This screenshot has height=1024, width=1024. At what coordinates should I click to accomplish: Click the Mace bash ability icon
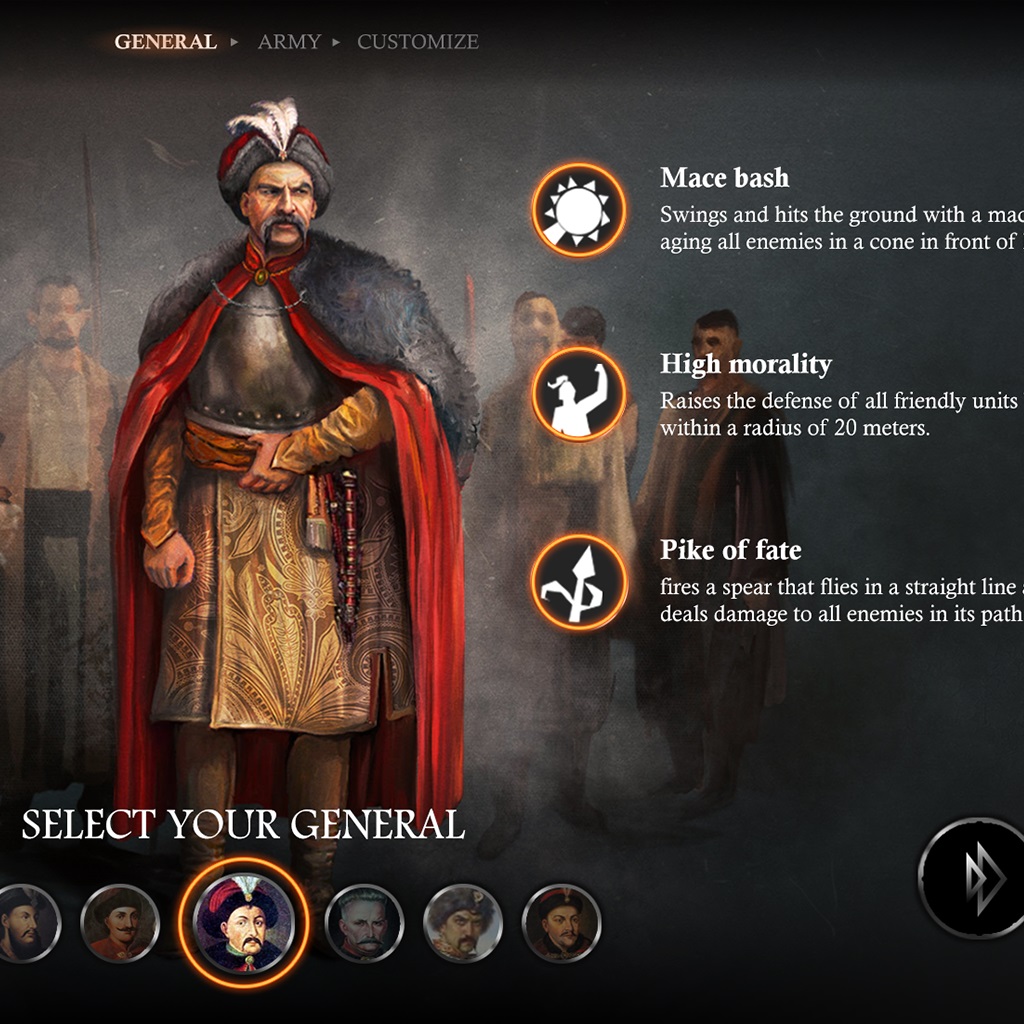[579, 210]
